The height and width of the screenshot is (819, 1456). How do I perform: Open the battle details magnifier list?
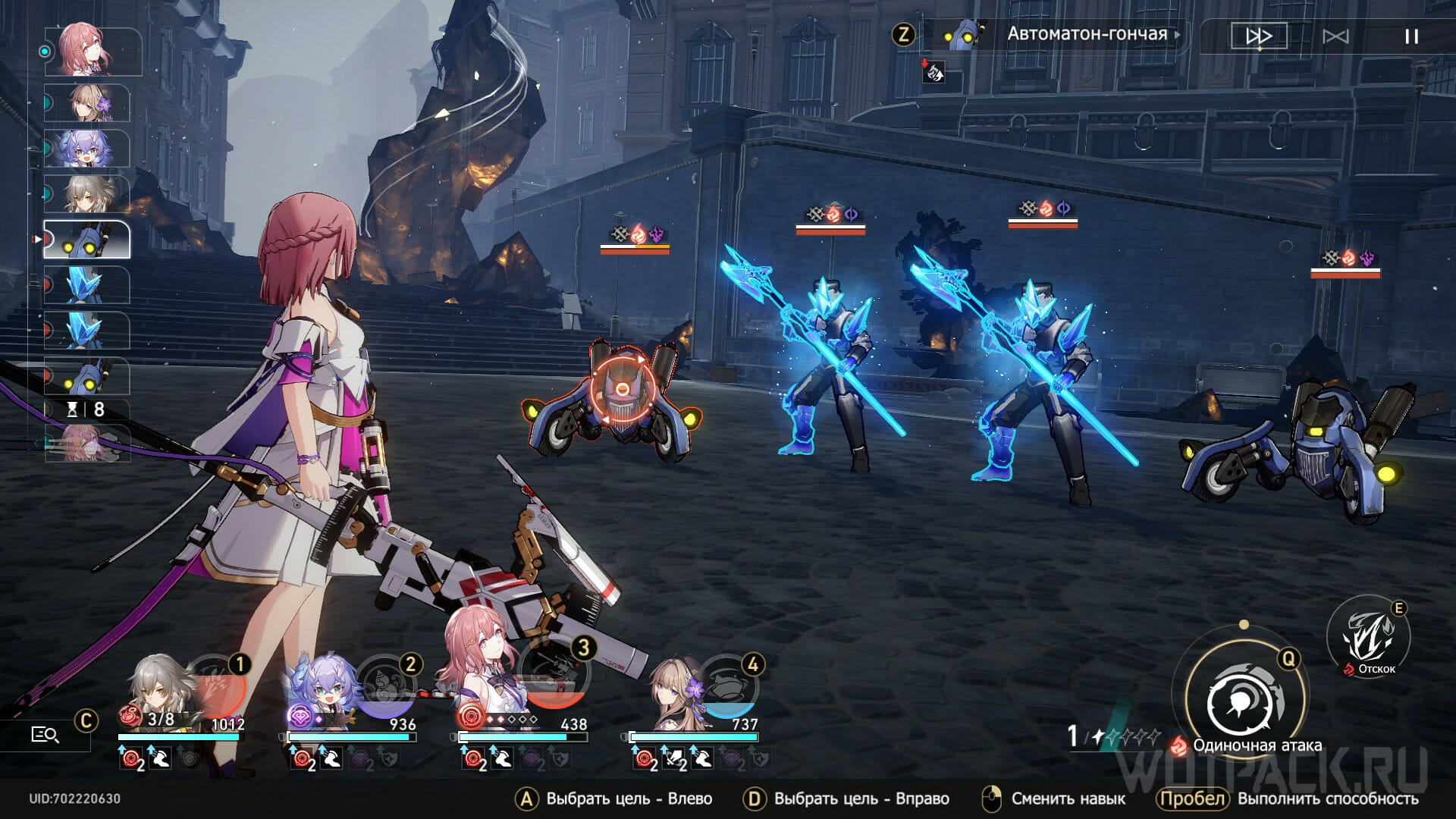(x=45, y=734)
